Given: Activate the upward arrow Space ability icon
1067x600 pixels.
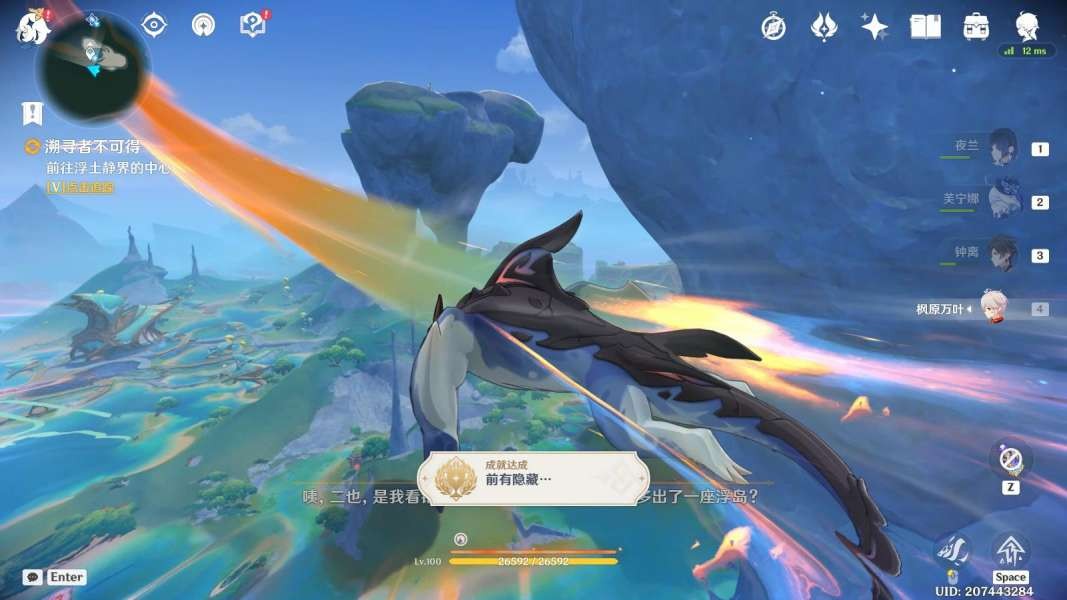Looking at the screenshot, I should 1010,549.
